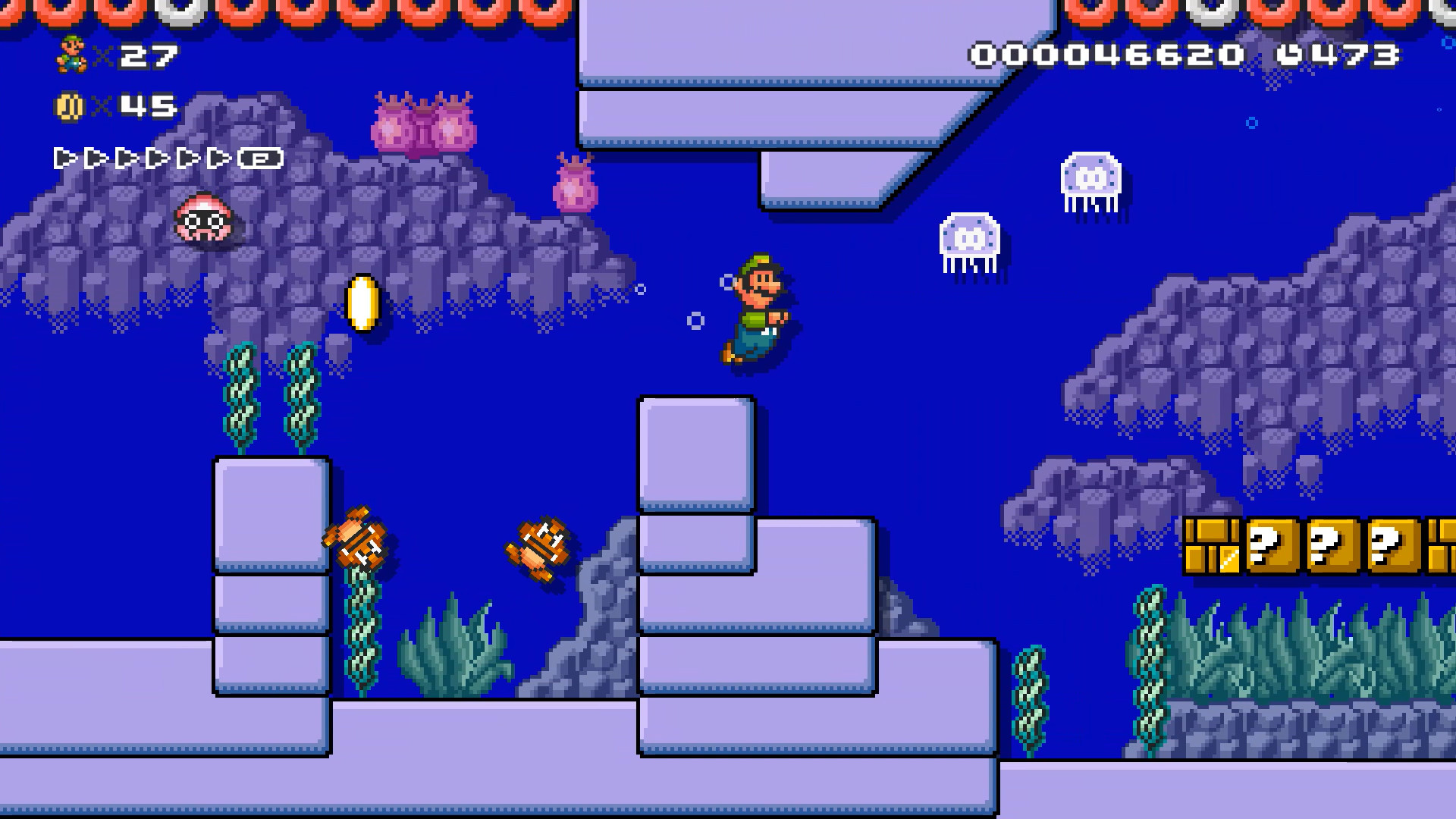Select the score readout 000046620
Screen dimensions: 1456x819
(x=1109, y=55)
